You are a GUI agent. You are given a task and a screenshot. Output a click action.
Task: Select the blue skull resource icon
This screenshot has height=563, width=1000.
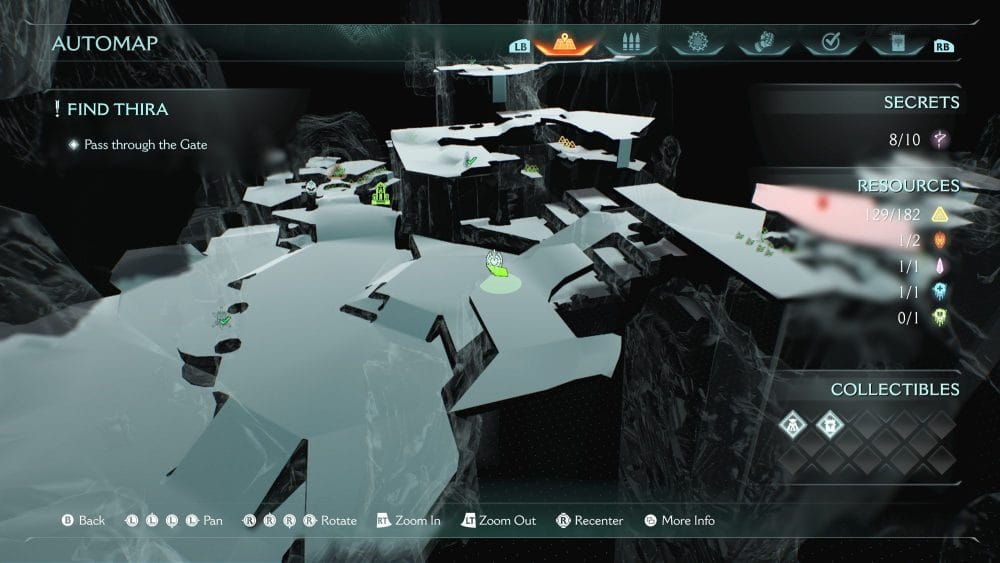coord(940,291)
